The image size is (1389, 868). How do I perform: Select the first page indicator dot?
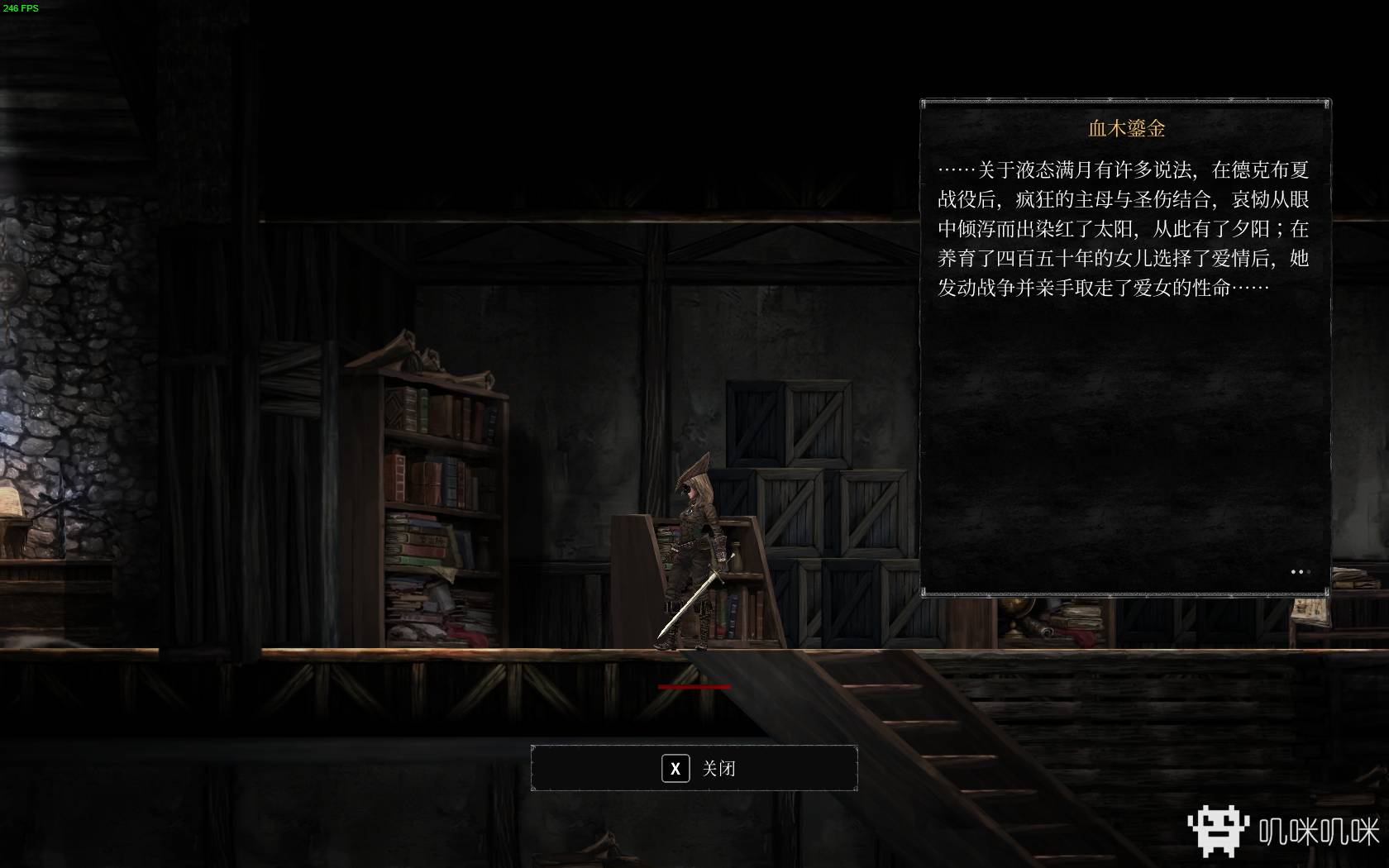1293,572
